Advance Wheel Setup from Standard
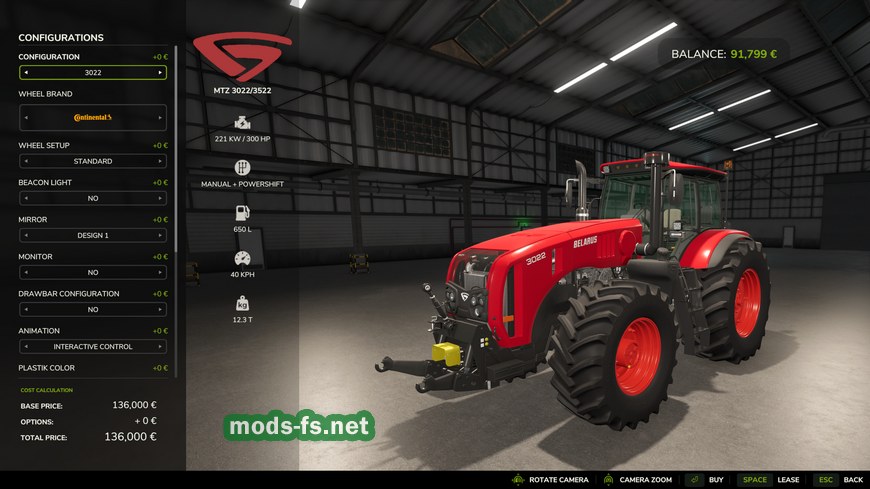This screenshot has height=489, width=870. tap(159, 161)
